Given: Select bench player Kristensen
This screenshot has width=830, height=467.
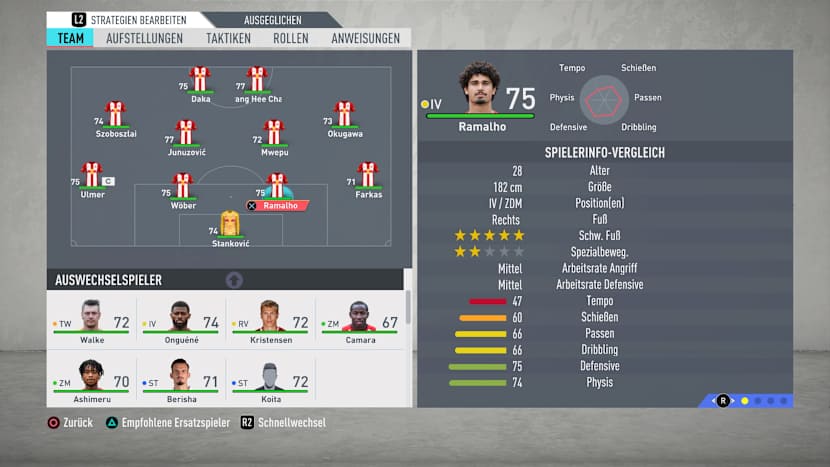Looking at the screenshot, I should click(270, 322).
